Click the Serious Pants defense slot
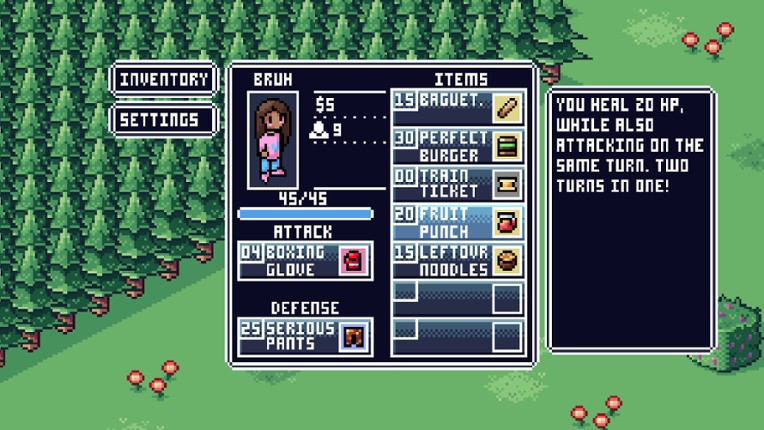Screen dimensions: 764x430 (x=305, y=337)
